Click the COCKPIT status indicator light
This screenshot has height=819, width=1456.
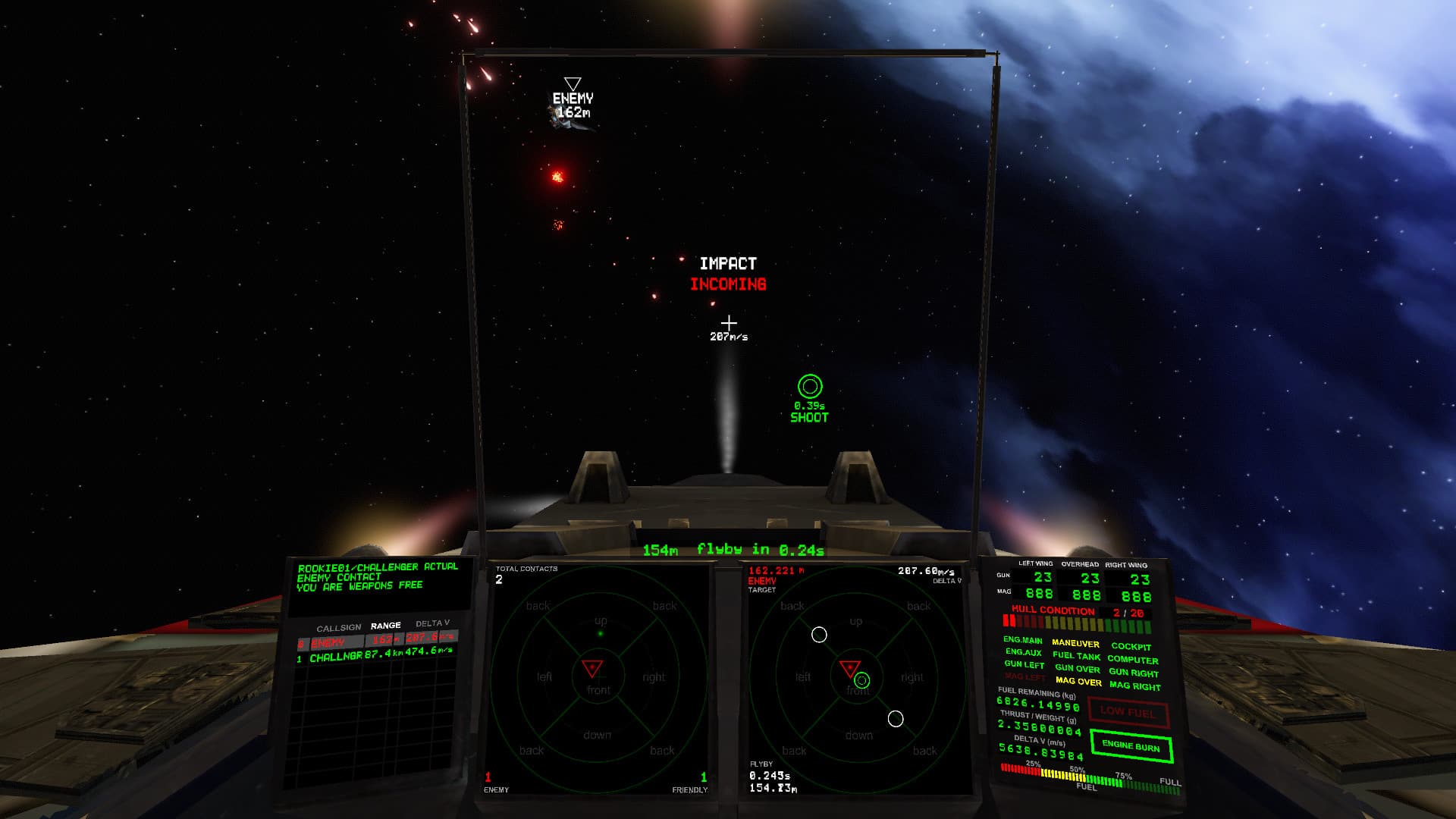[1130, 648]
